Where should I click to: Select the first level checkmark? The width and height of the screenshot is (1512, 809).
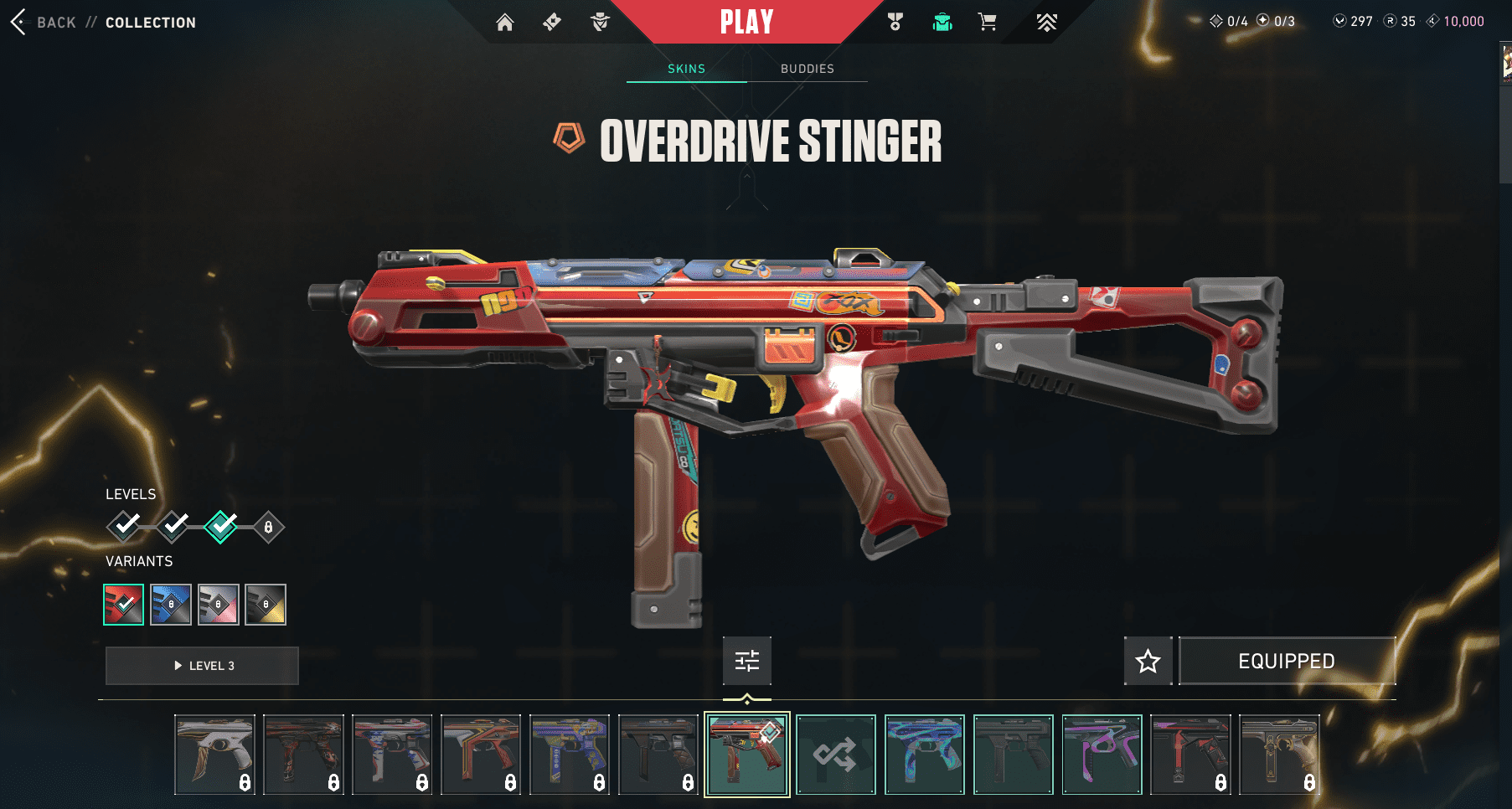(x=125, y=526)
